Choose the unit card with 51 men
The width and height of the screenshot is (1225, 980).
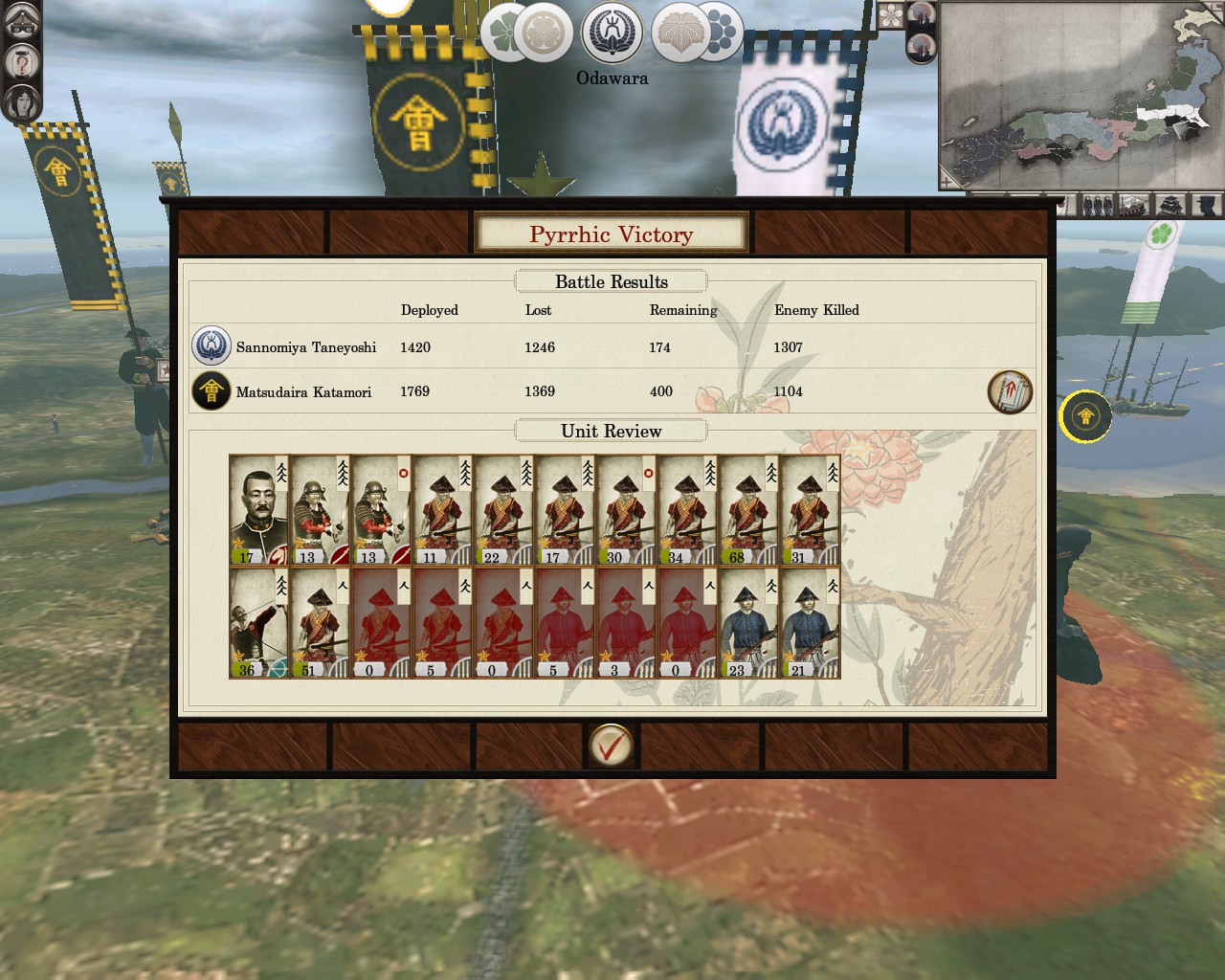[321, 623]
